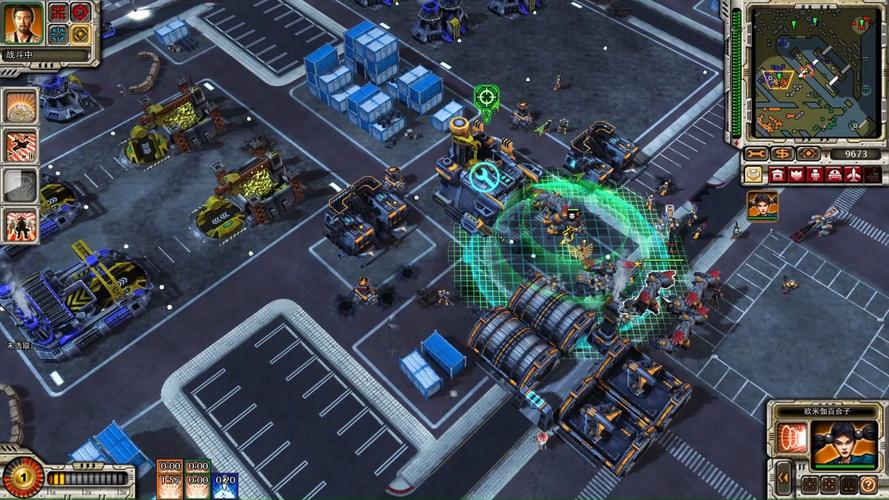The width and height of the screenshot is (889, 500).
Task: Use the aircraft strike support power
Action: tap(20, 145)
